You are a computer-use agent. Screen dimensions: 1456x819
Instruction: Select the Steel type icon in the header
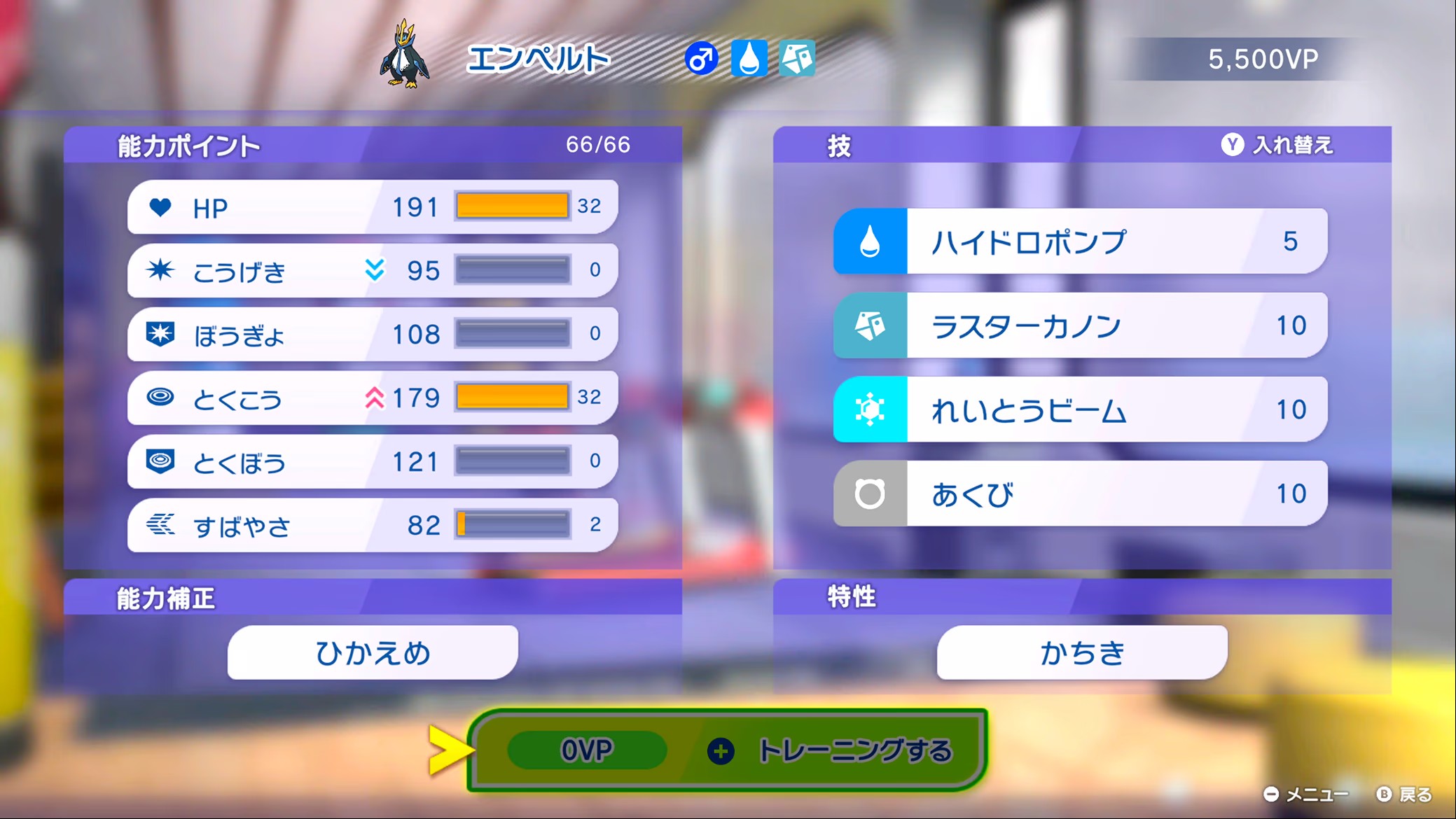pos(798,59)
